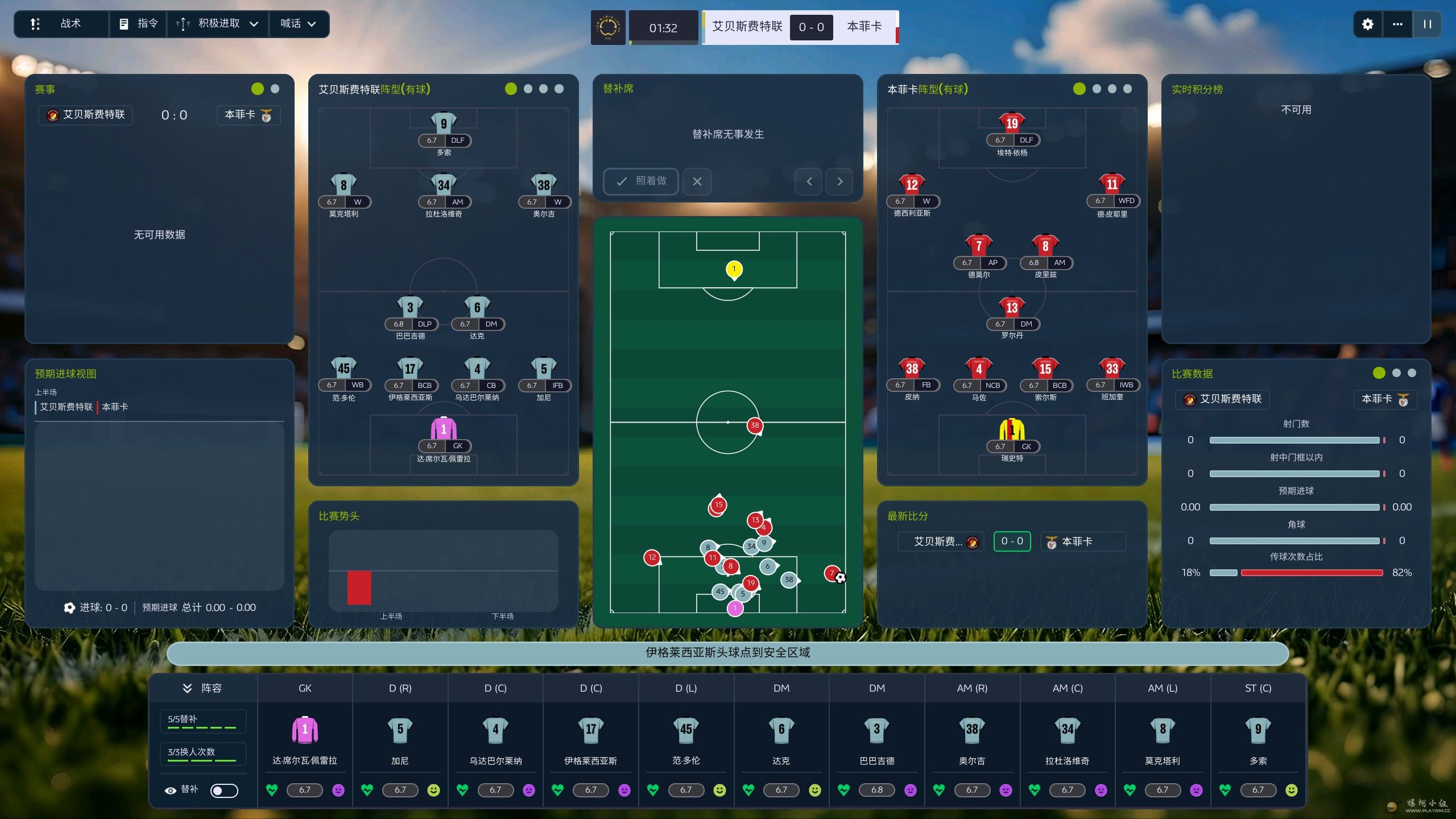
Task: Open the 战术 tactics menu
Action: coord(60,24)
